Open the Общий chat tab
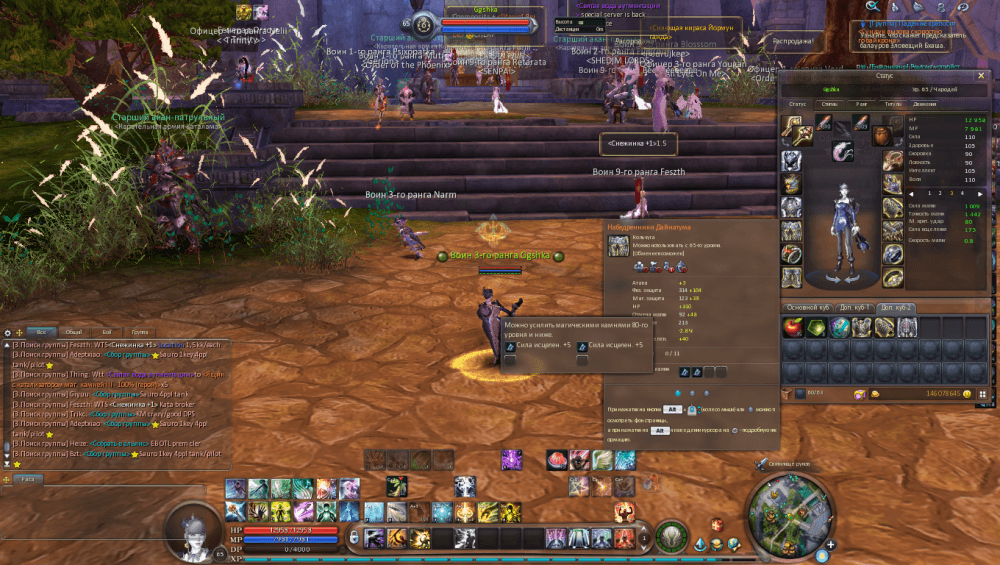Screen dimensions: 1000x565 click(x=74, y=332)
